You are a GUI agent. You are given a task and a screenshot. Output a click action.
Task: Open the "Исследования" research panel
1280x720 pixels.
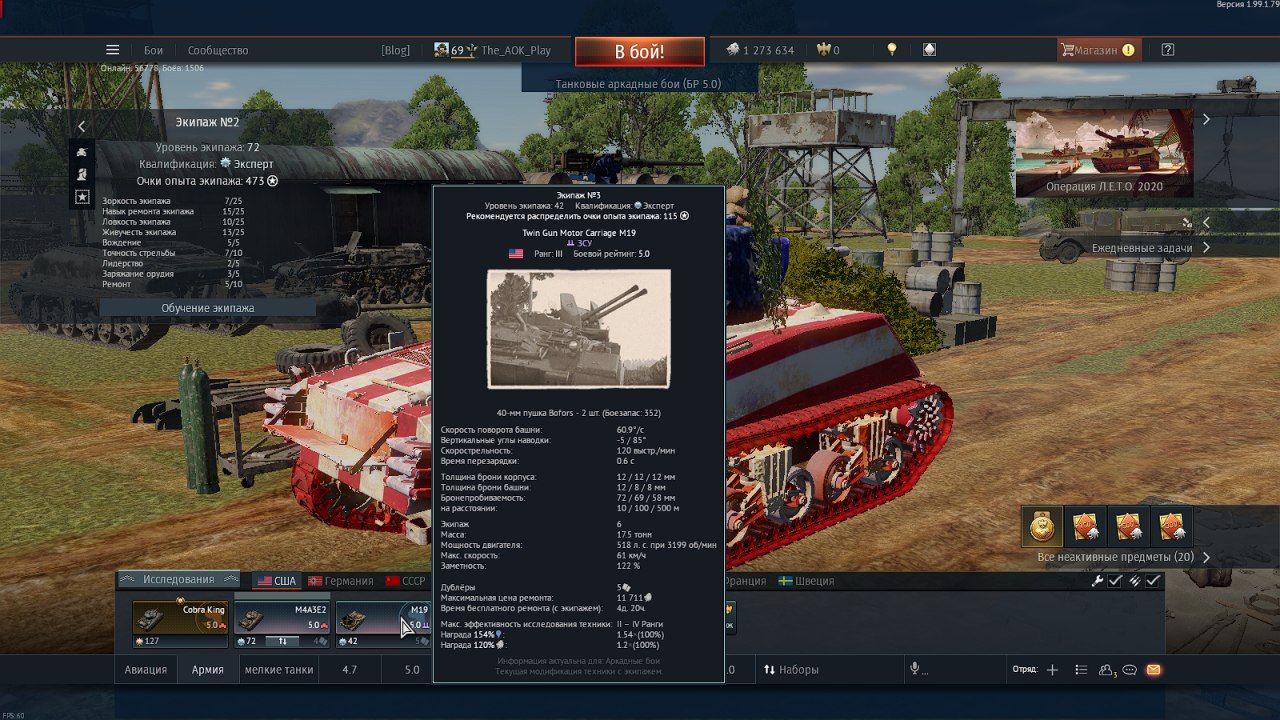click(x=178, y=579)
